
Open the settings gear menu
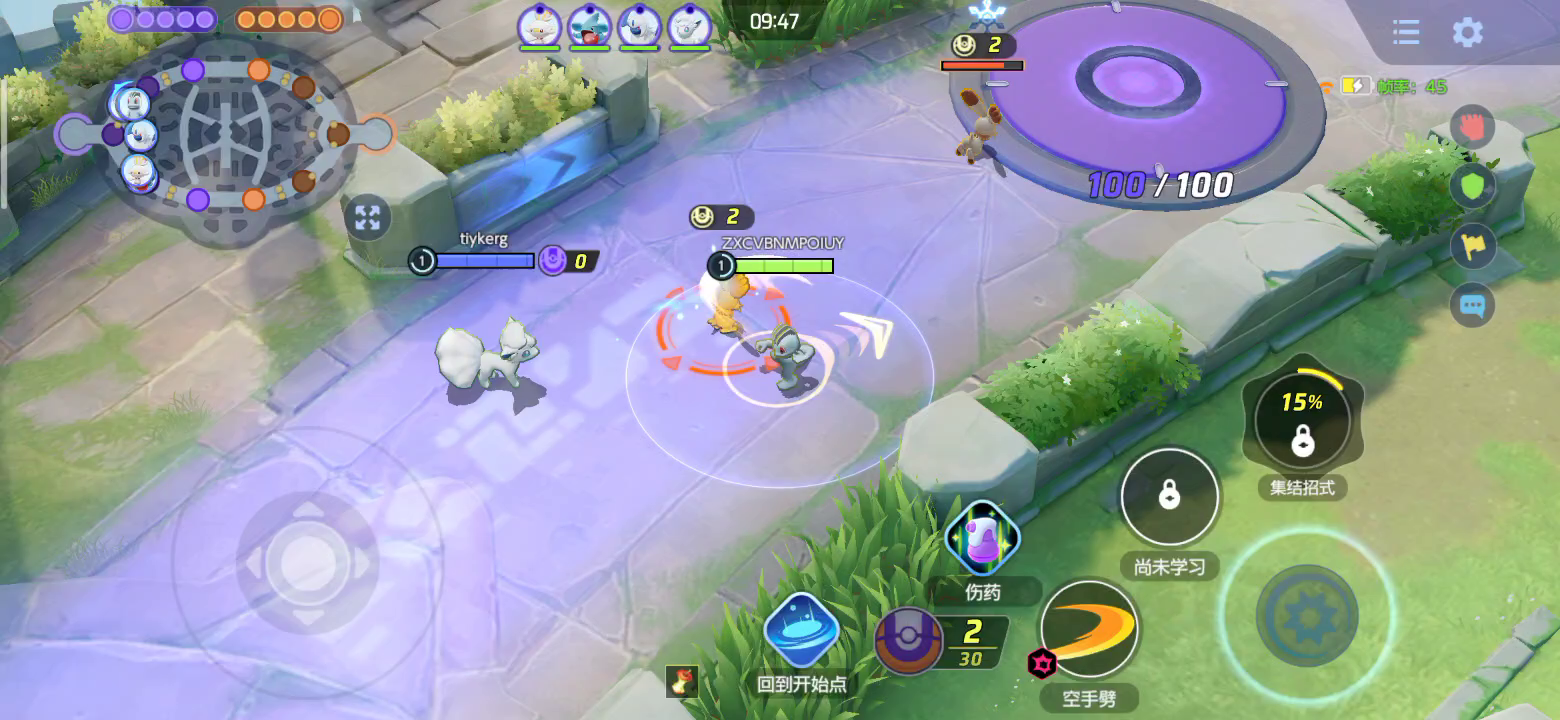(1467, 33)
